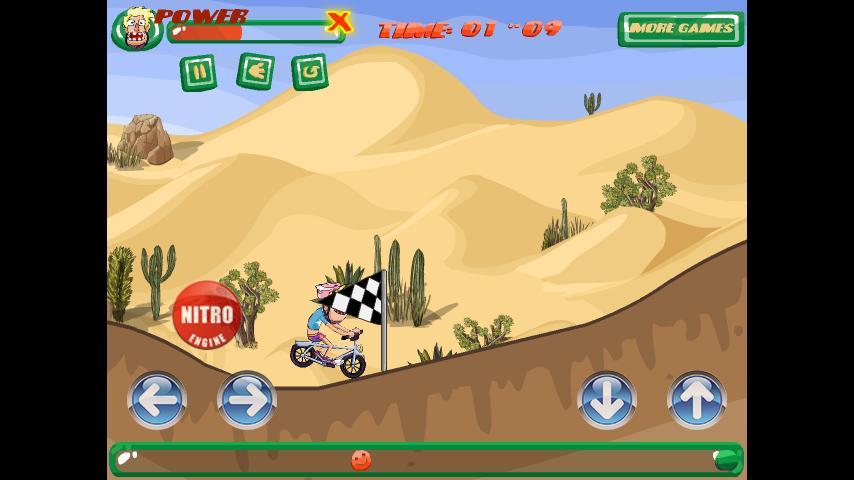Hit the down arrow control button

pos(607,400)
